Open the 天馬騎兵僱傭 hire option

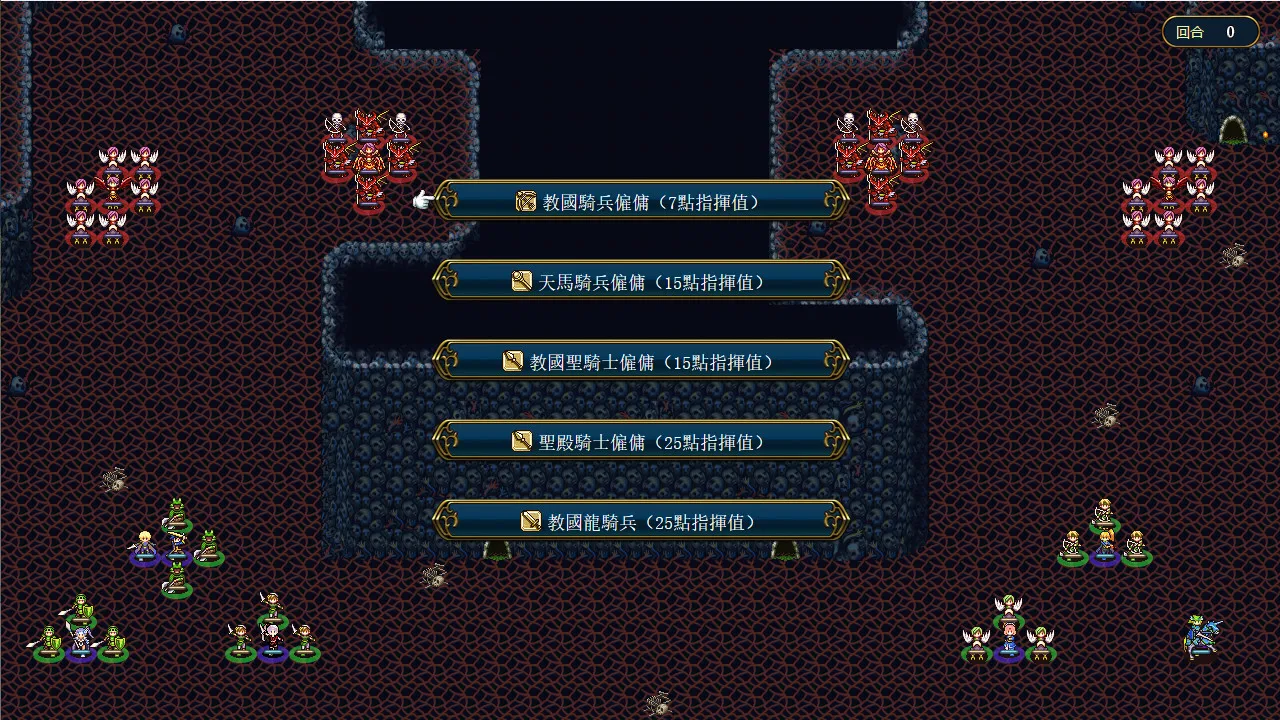click(x=640, y=281)
